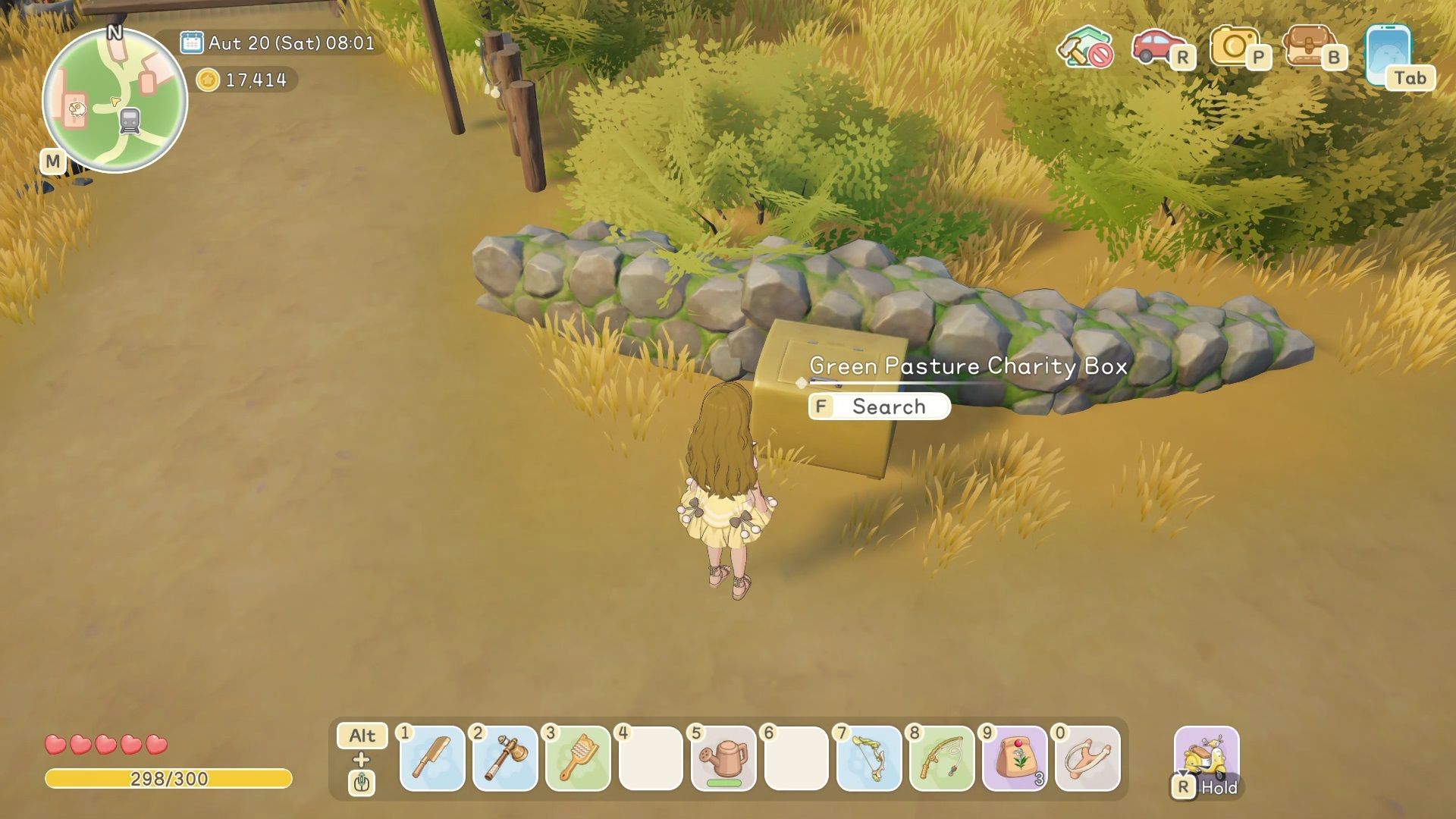
Task: Click the gold coin balance icon
Action: (207, 80)
